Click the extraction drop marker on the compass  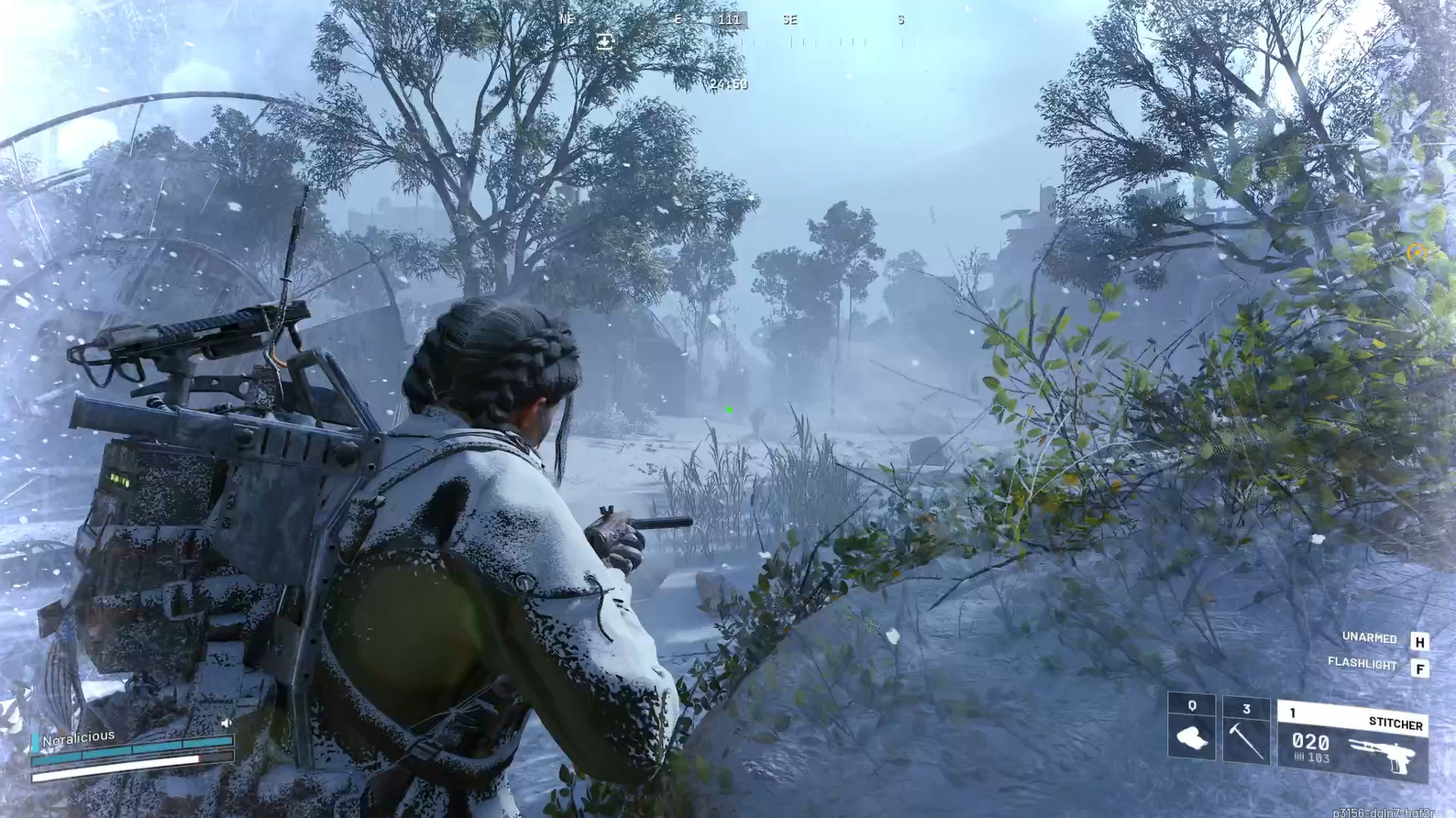pyautogui.click(x=604, y=40)
